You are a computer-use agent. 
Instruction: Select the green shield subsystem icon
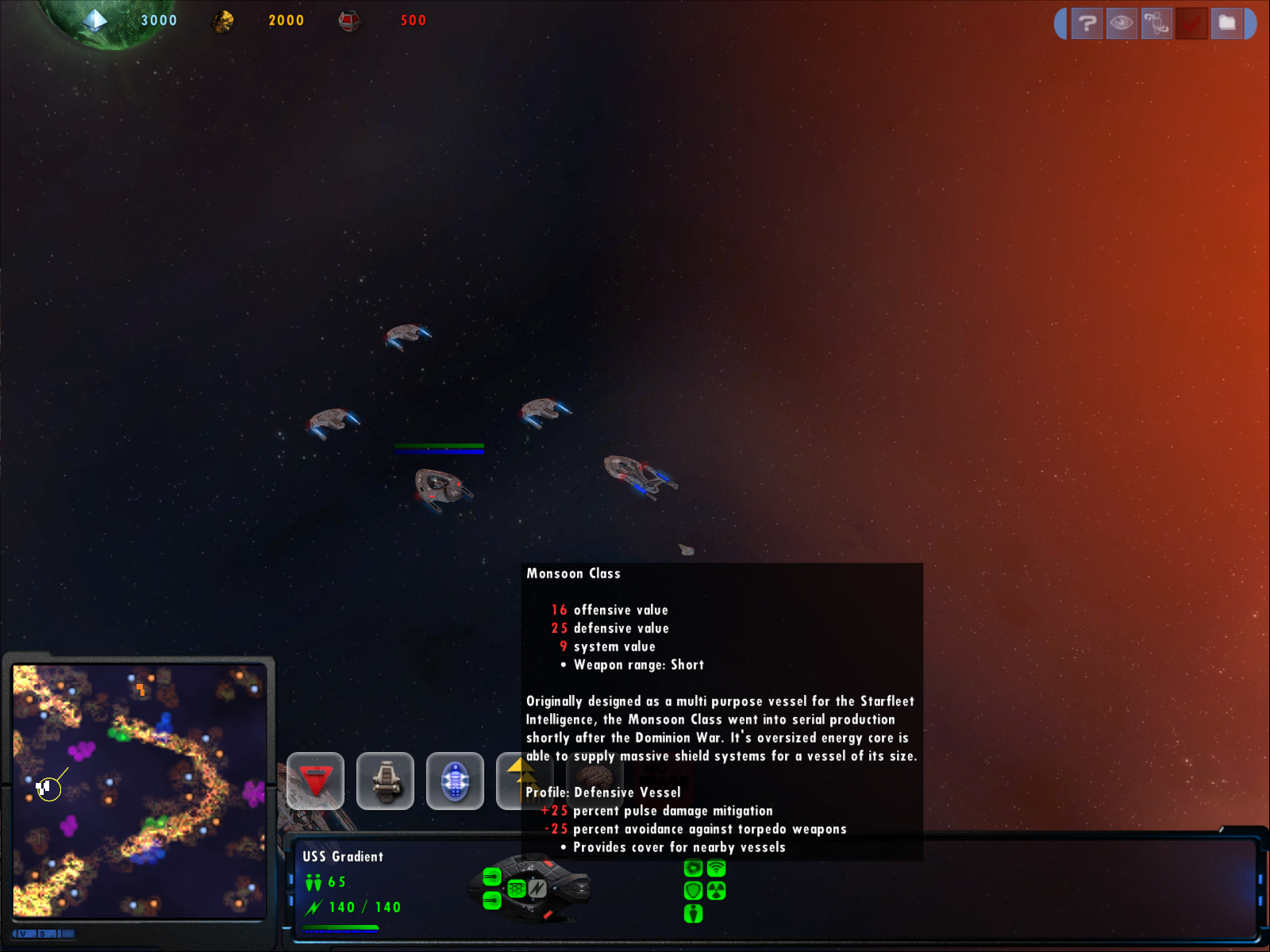pos(693,891)
